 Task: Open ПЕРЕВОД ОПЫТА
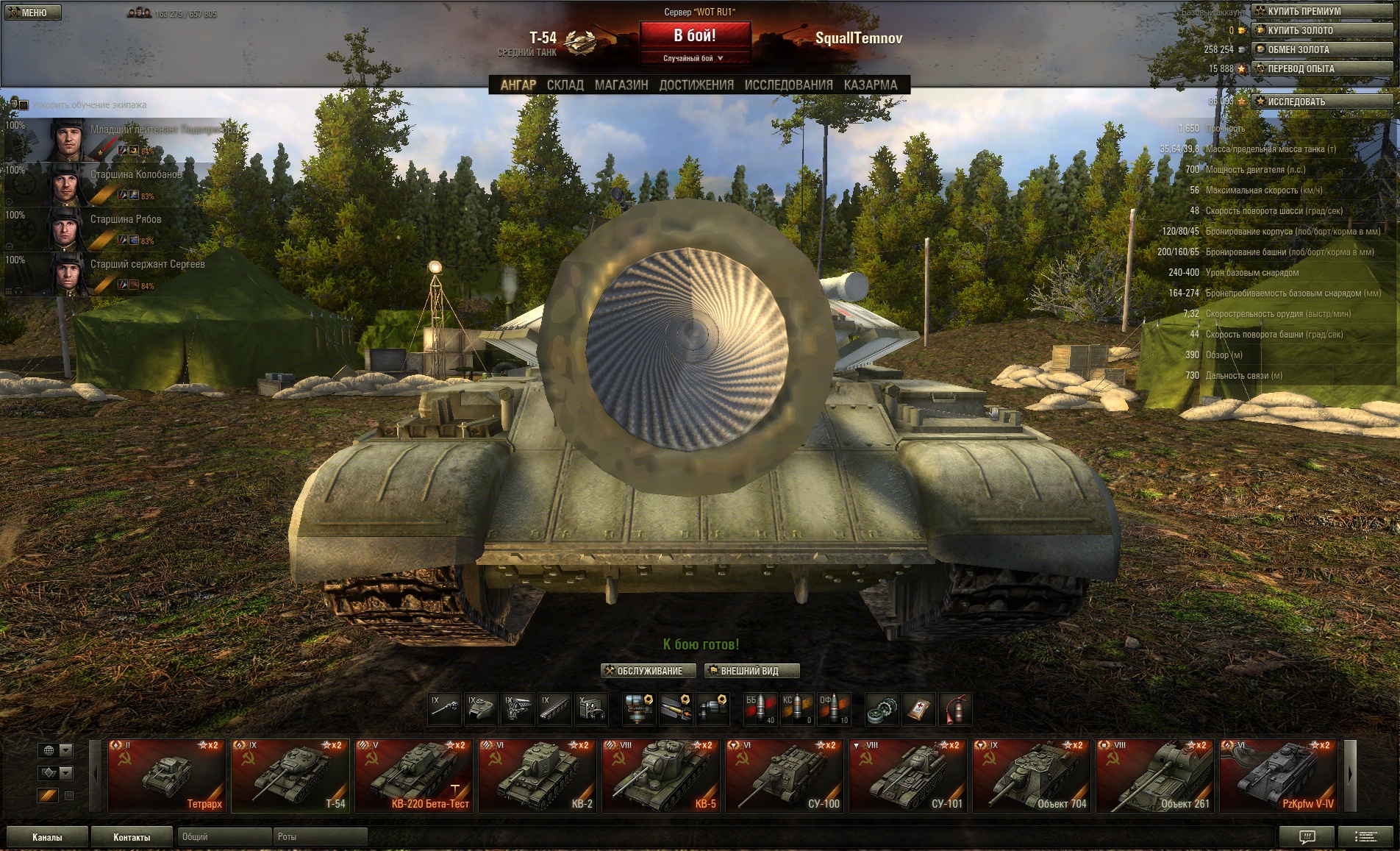tap(1321, 68)
